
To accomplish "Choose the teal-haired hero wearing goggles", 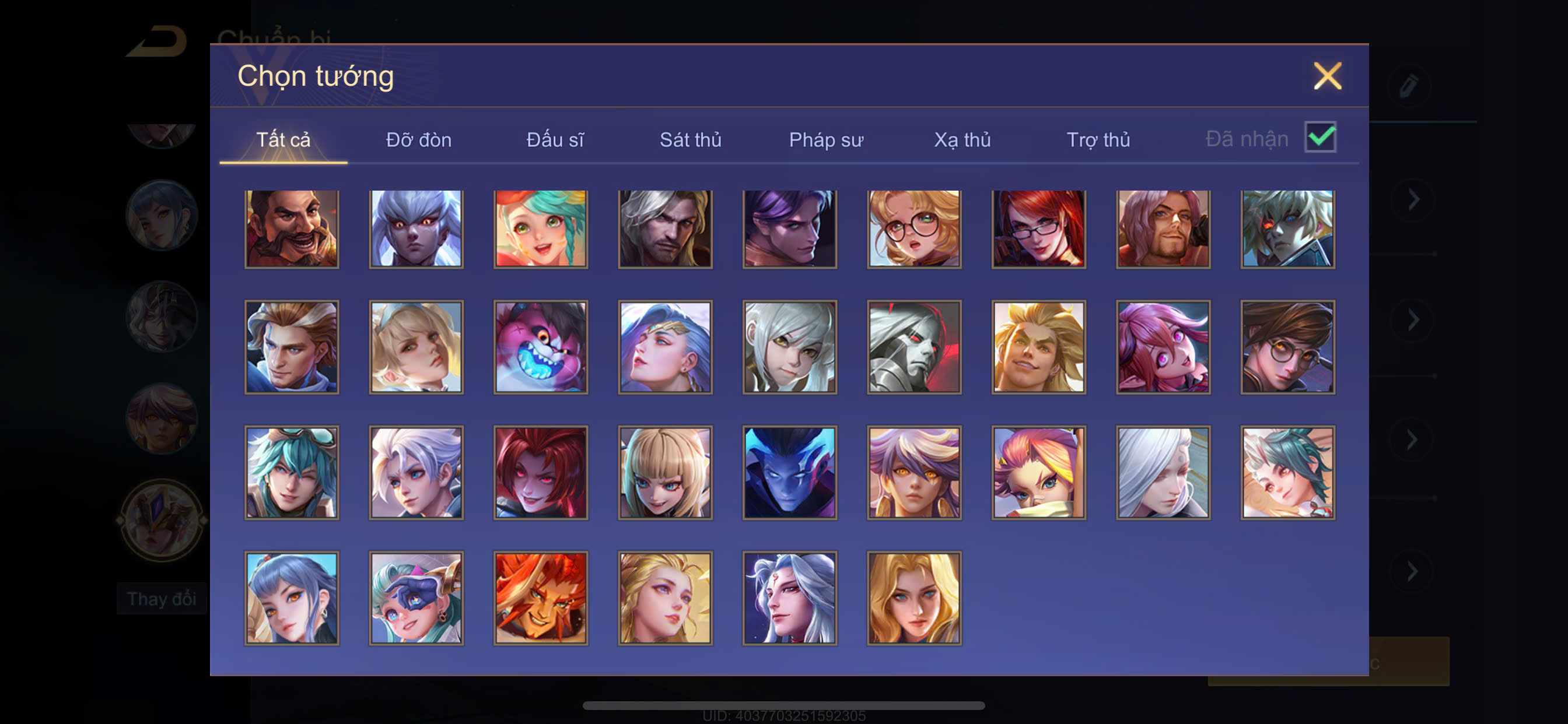I will click(x=292, y=472).
